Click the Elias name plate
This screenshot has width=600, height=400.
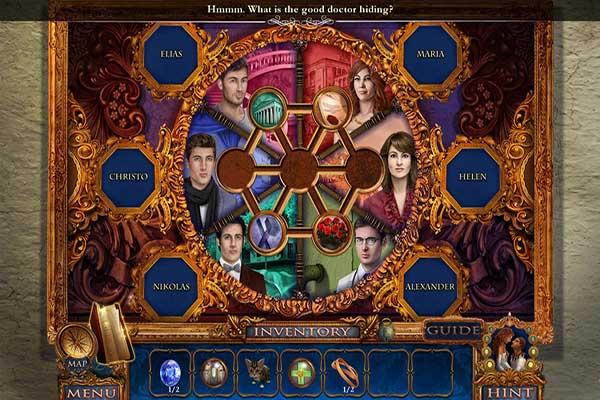pos(171,54)
